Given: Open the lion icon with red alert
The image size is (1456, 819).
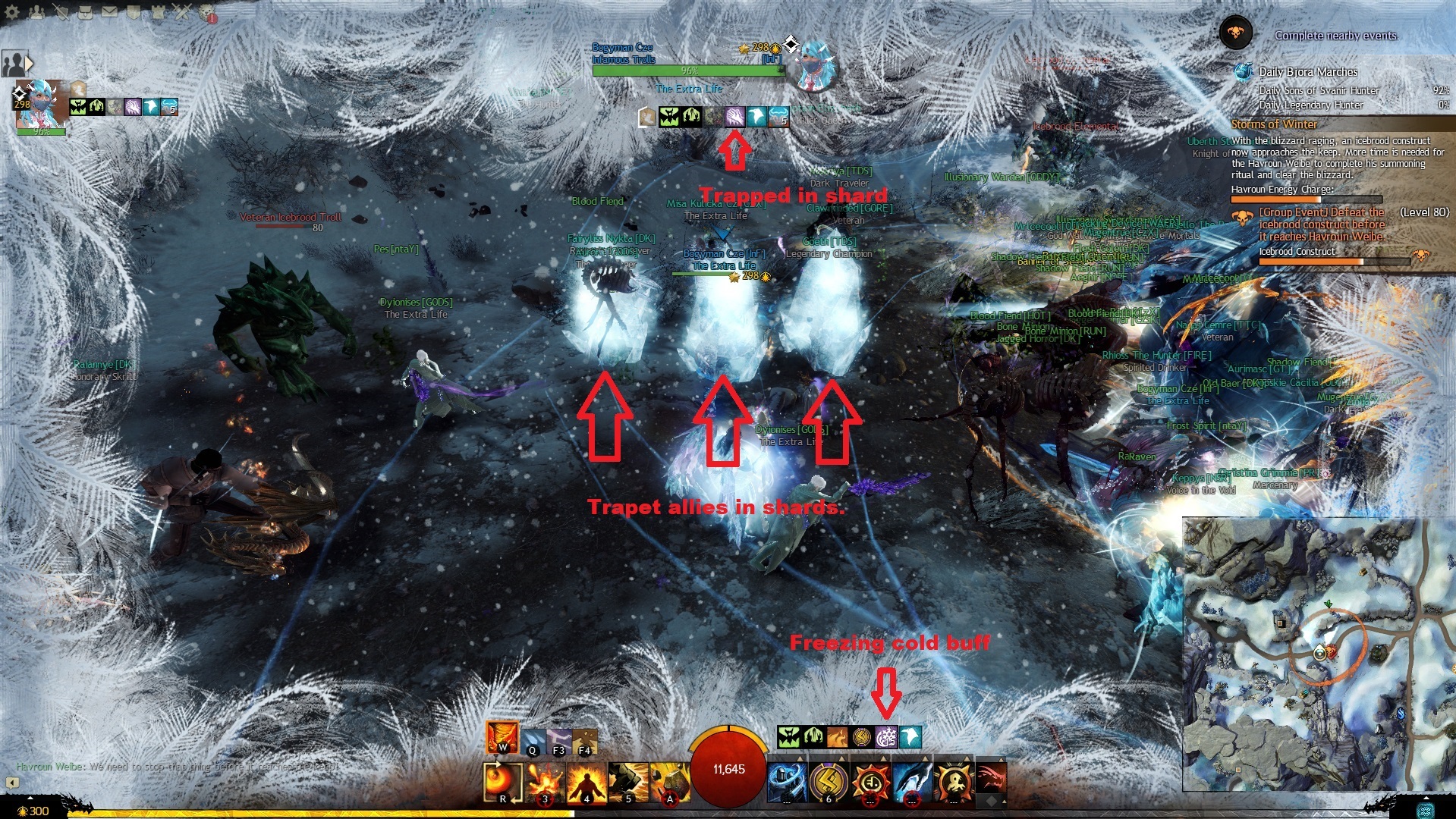Looking at the screenshot, I should point(207,13).
